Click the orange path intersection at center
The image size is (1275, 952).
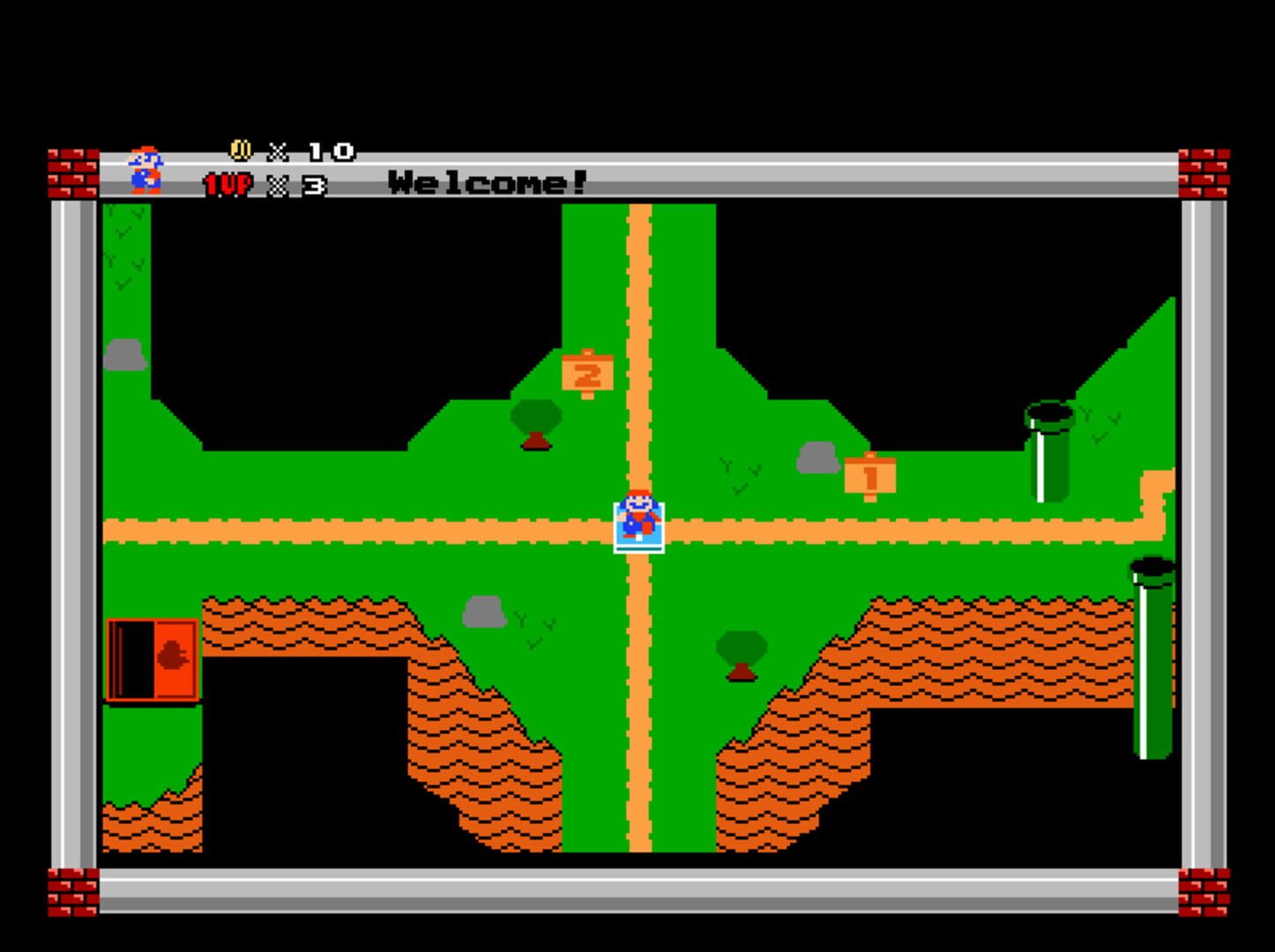pos(638,529)
